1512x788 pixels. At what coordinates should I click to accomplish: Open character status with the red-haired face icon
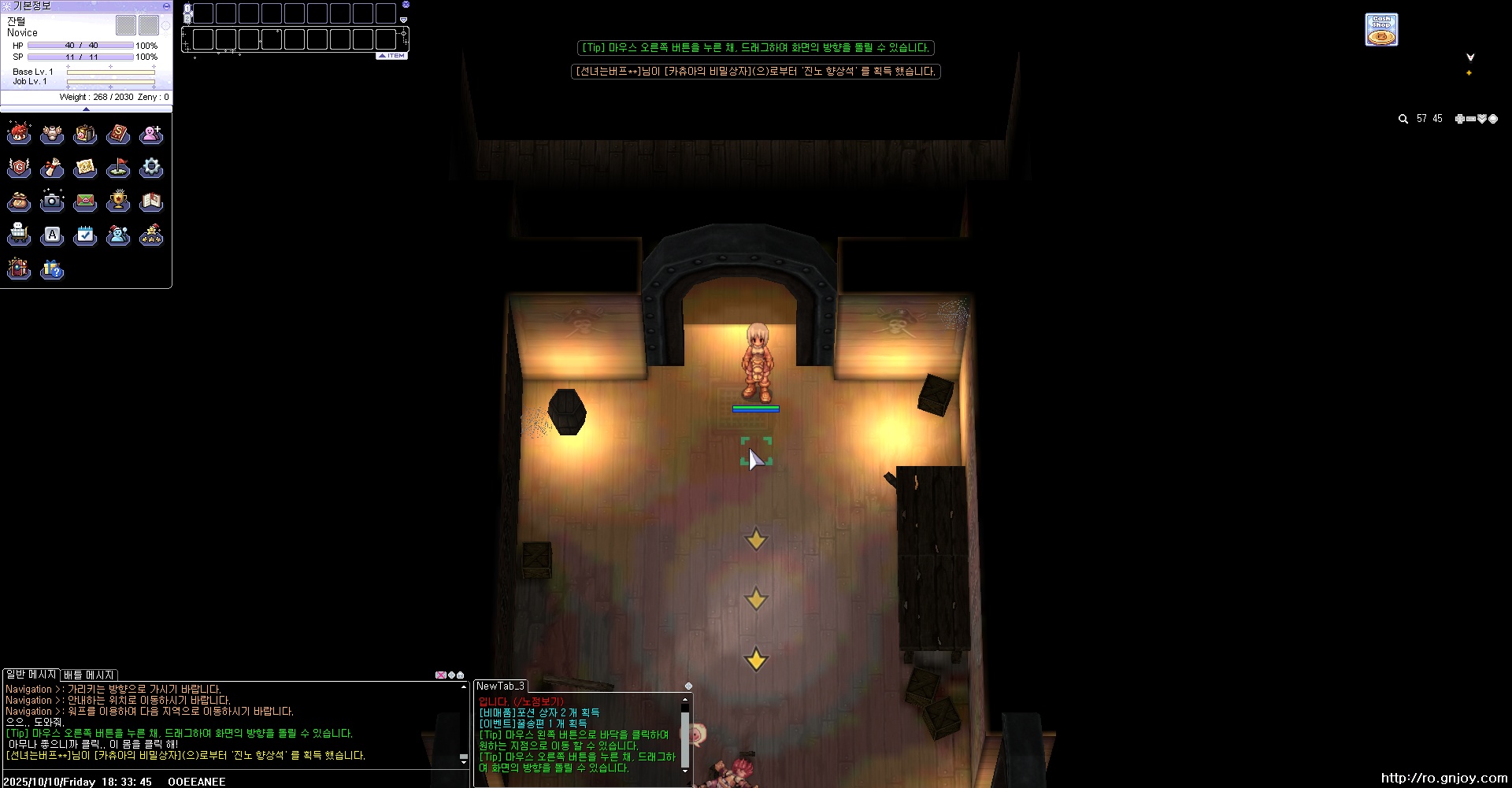pyautogui.click(x=19, y=134)
